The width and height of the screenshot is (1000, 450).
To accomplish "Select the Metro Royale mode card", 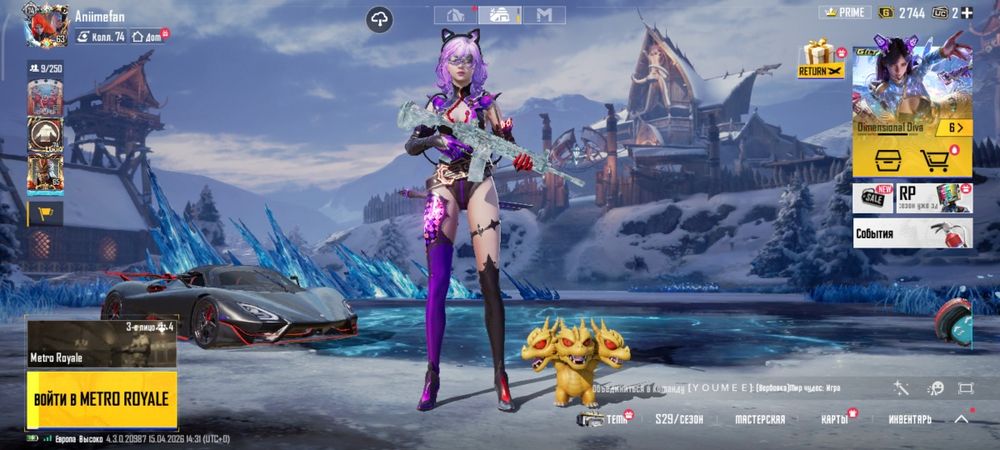I will coord(101,343).
